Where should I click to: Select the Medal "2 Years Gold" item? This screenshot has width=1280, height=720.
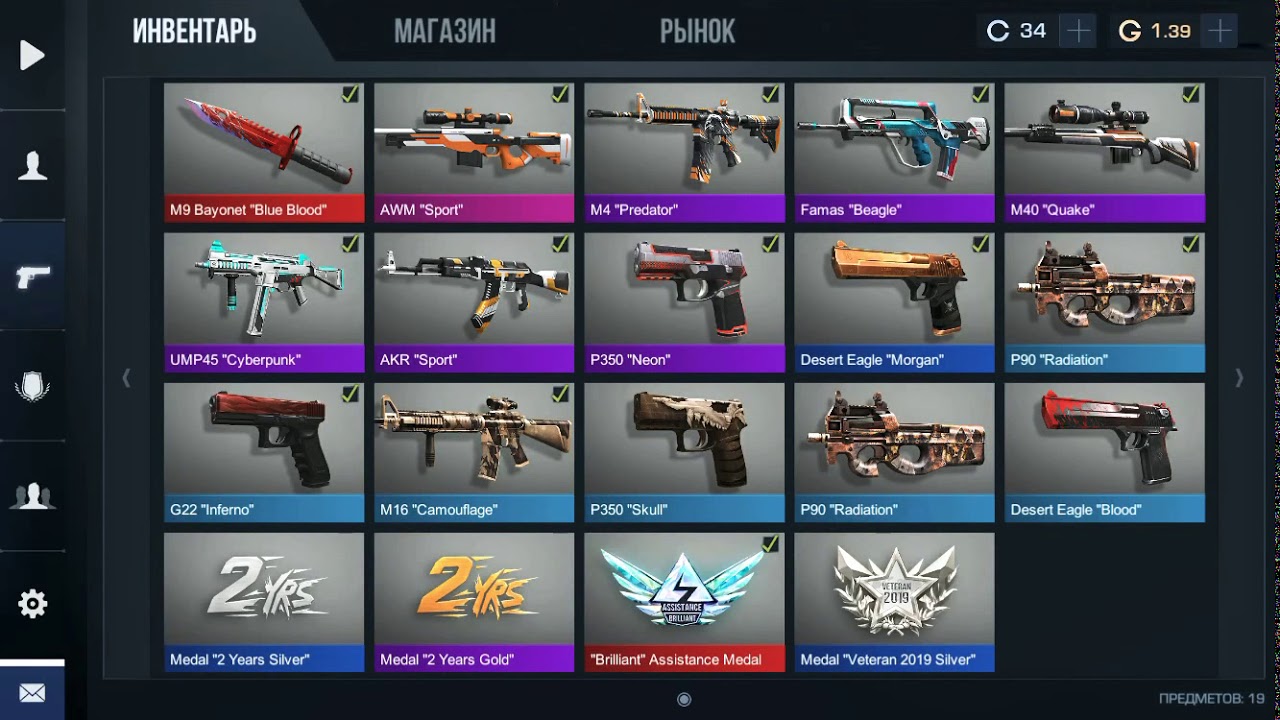(x=474, y=602)
